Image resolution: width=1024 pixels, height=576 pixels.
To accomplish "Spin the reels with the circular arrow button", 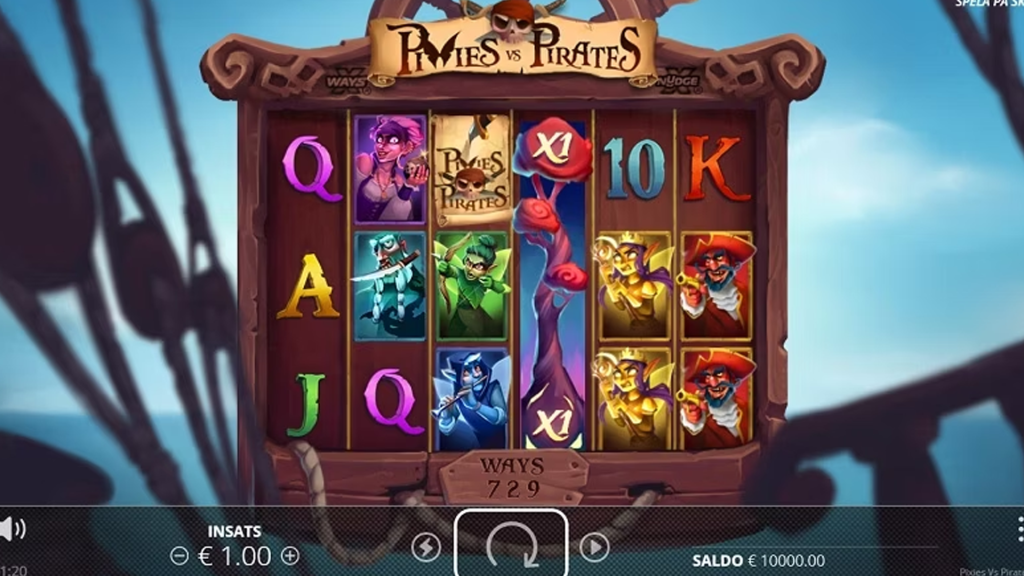I will pos(511,546).
